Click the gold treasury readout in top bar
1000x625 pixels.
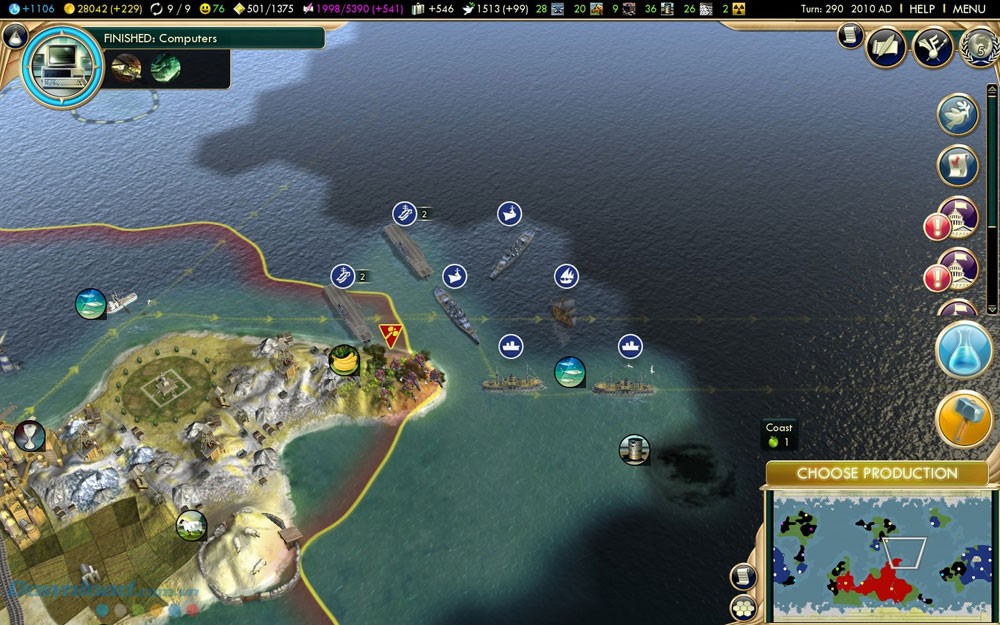coord(102,9)
